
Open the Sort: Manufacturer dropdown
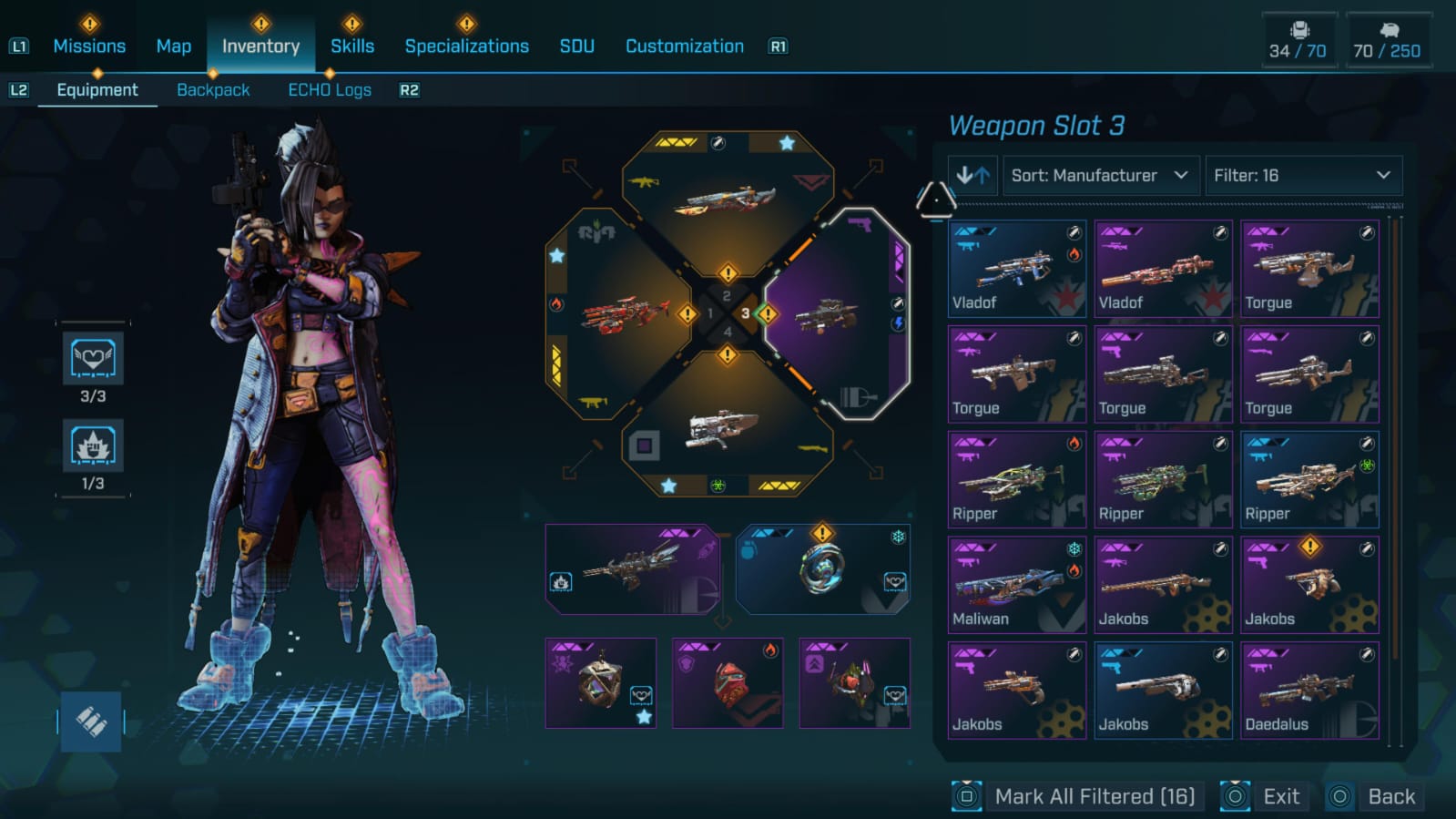pos(1099,175)
